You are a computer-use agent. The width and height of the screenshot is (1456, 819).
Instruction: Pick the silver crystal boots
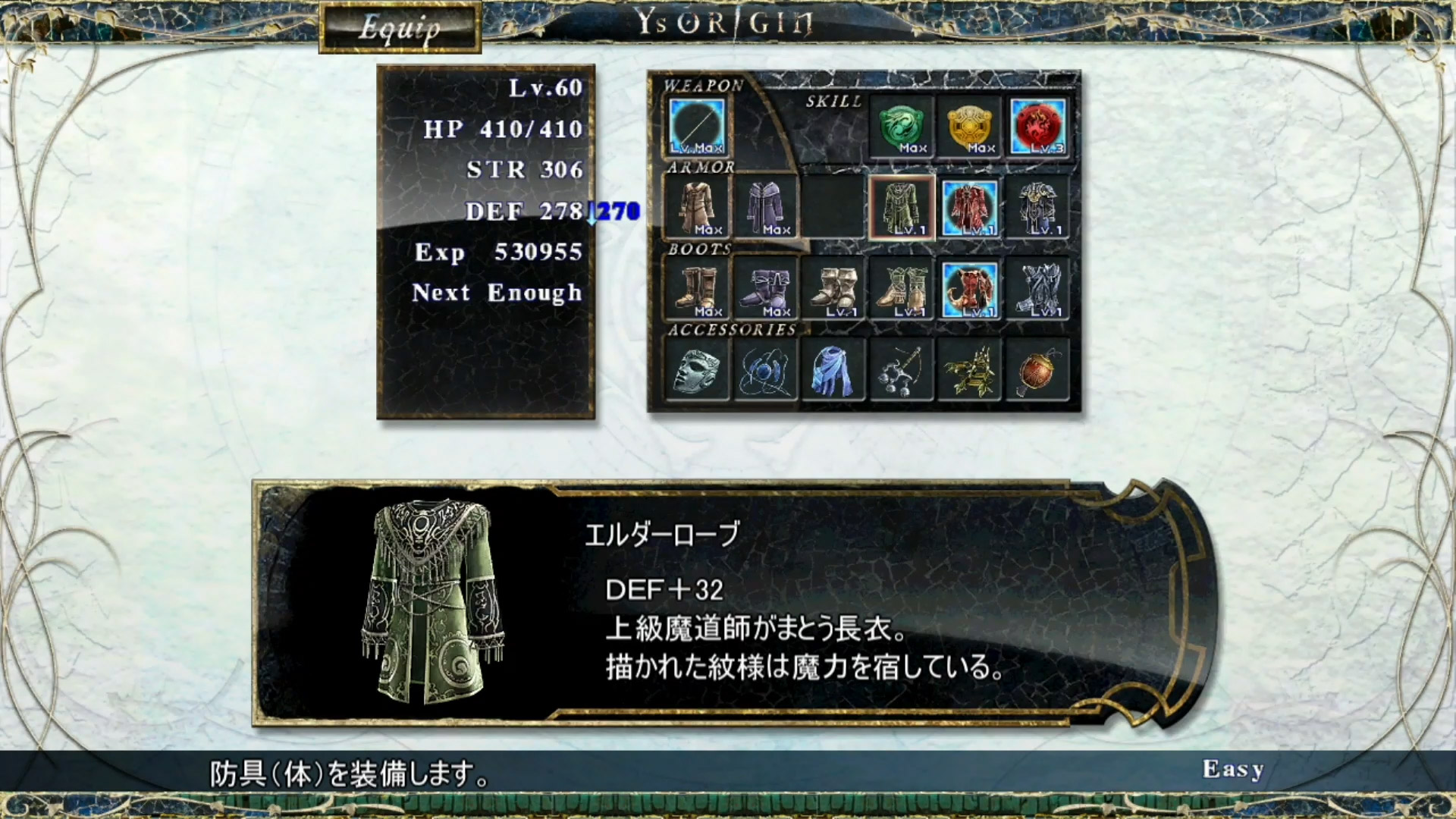point(1038,289)
